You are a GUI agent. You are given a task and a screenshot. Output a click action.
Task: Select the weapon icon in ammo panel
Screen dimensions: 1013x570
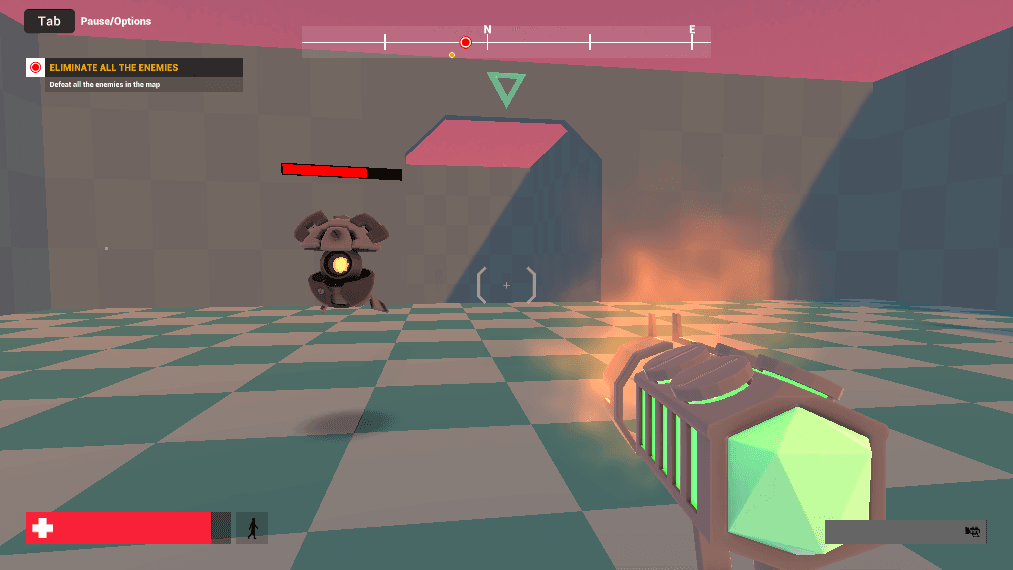coord(971,532)
